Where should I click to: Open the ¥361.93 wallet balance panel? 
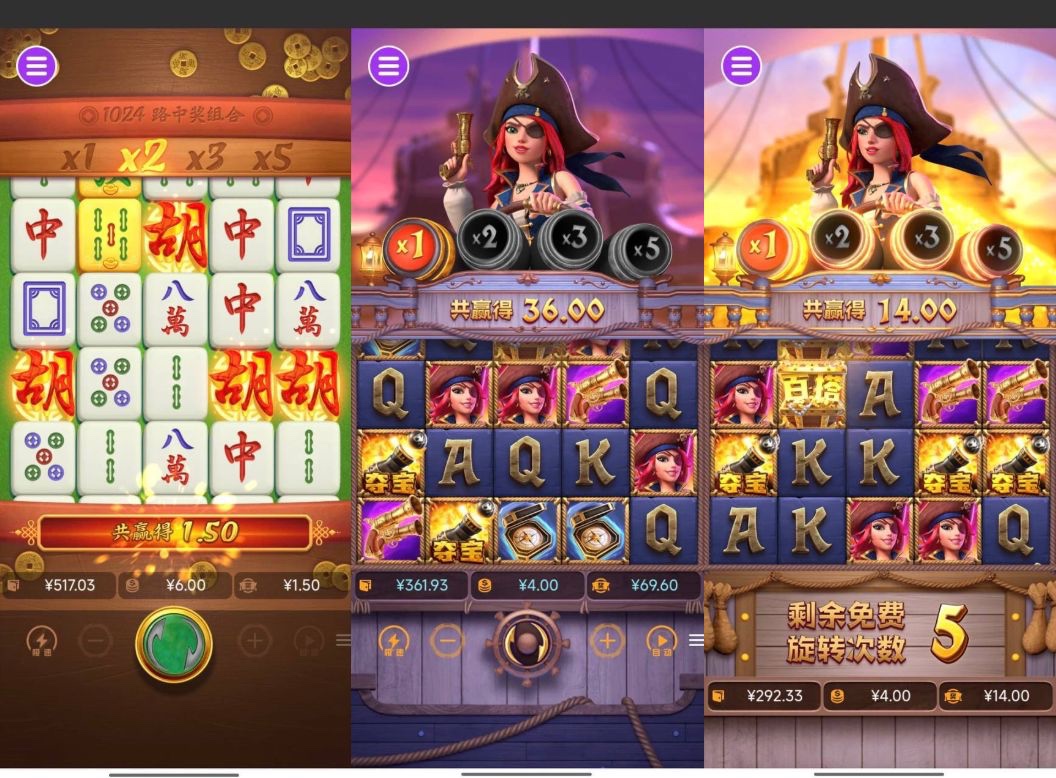[411, 585]
